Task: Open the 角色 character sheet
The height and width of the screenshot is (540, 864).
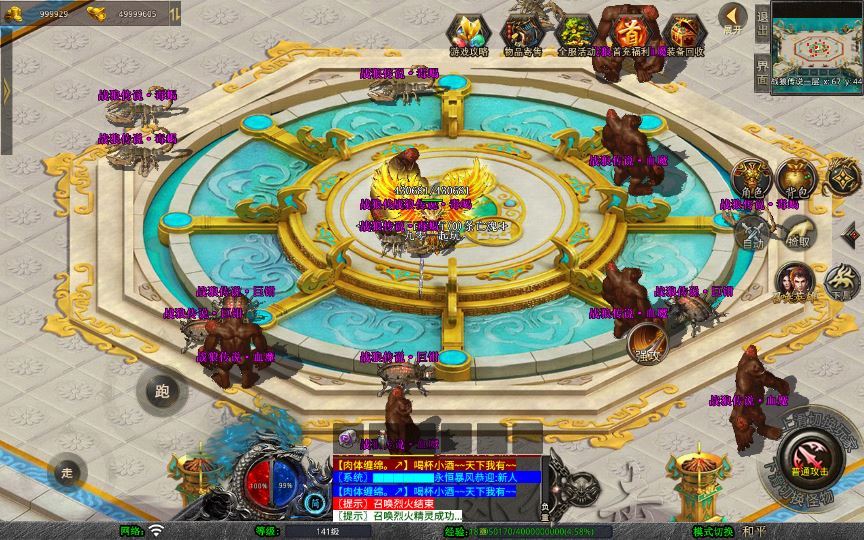Action: click(751, 178)
